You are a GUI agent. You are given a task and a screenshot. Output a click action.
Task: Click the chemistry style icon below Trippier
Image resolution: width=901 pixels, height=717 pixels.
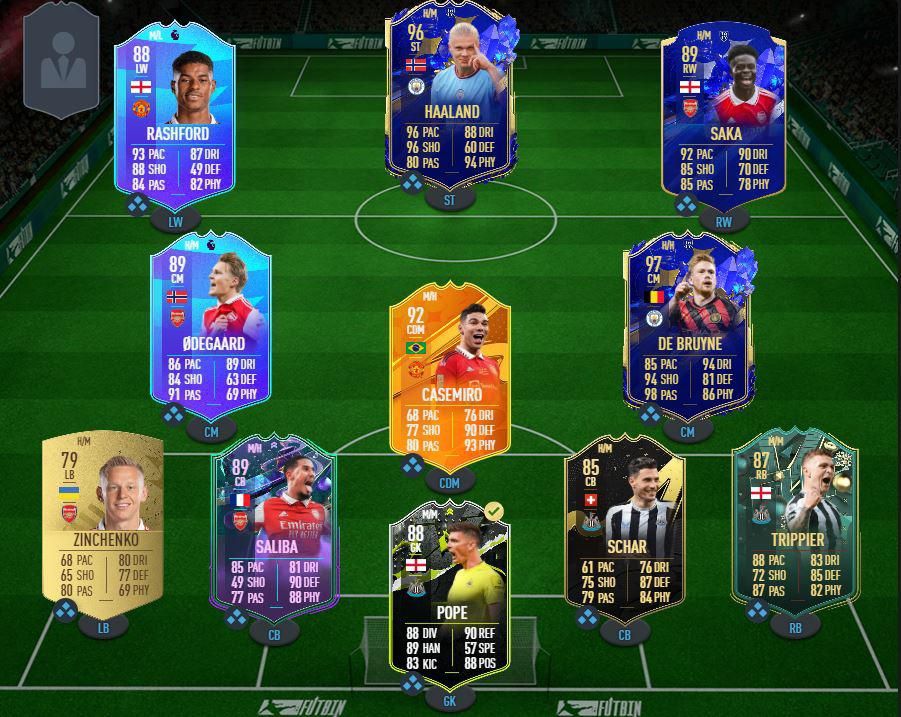coord(757,610)
